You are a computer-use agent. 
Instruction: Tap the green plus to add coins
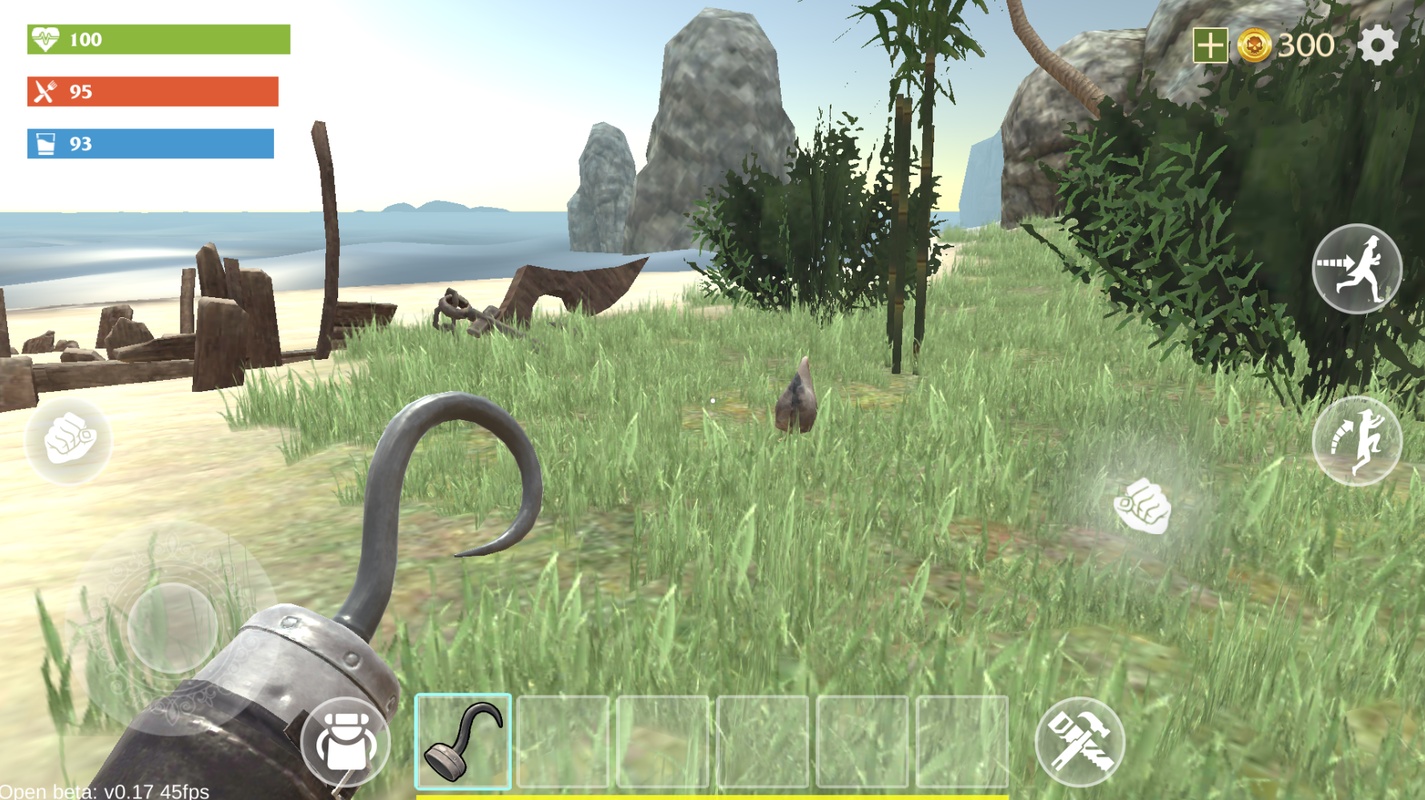click(x=1209, y=46)
